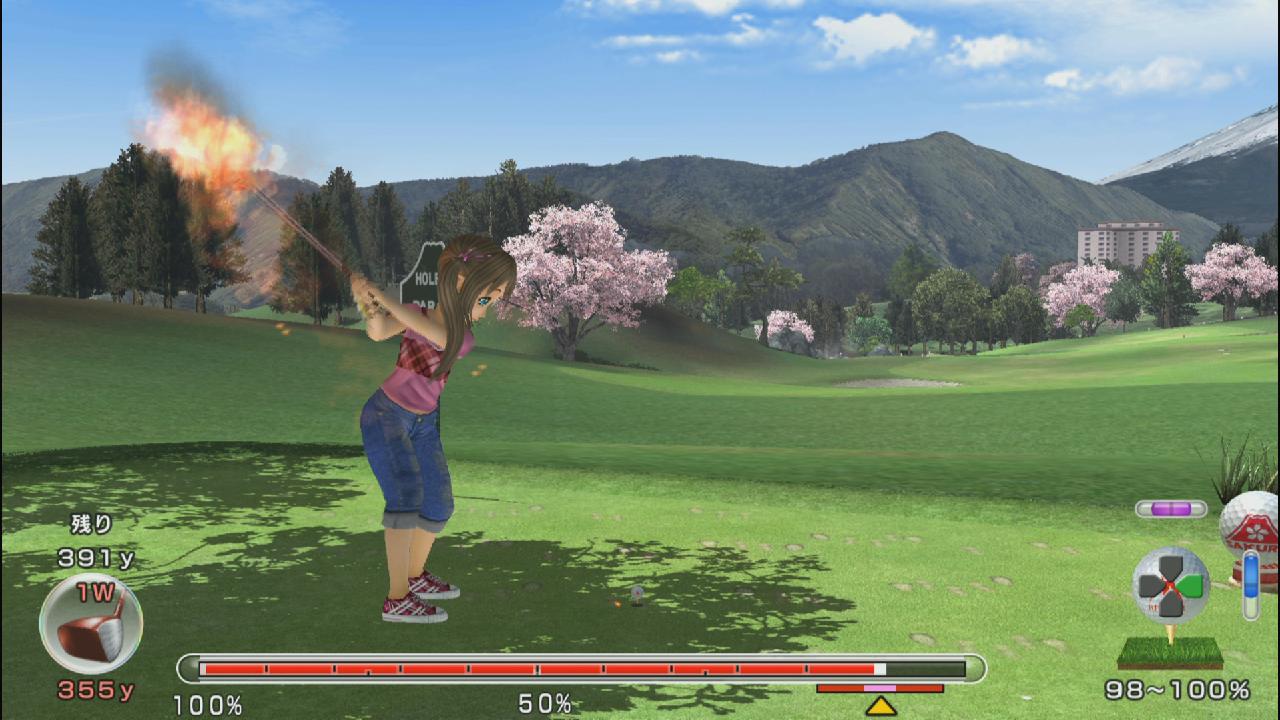The image size is (1280, 720).
Task: Select the 1W driver club icon
Action: [x=91, y=624]
